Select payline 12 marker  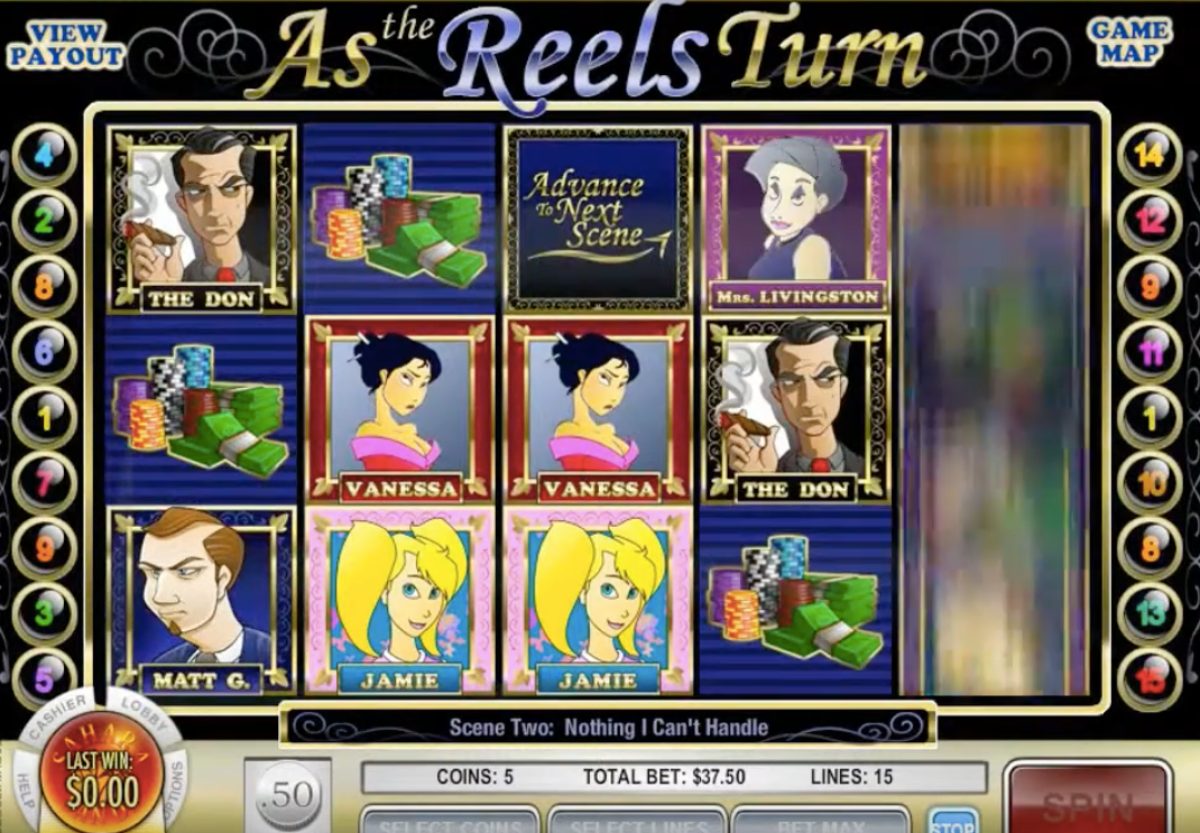tap(1150, 221)
